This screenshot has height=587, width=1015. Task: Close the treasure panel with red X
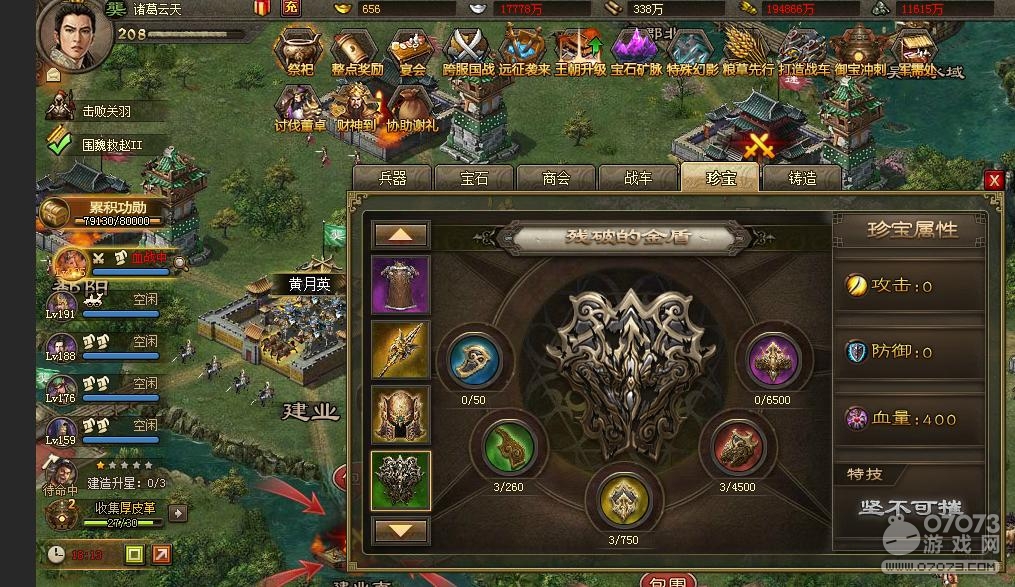(993, 180)
